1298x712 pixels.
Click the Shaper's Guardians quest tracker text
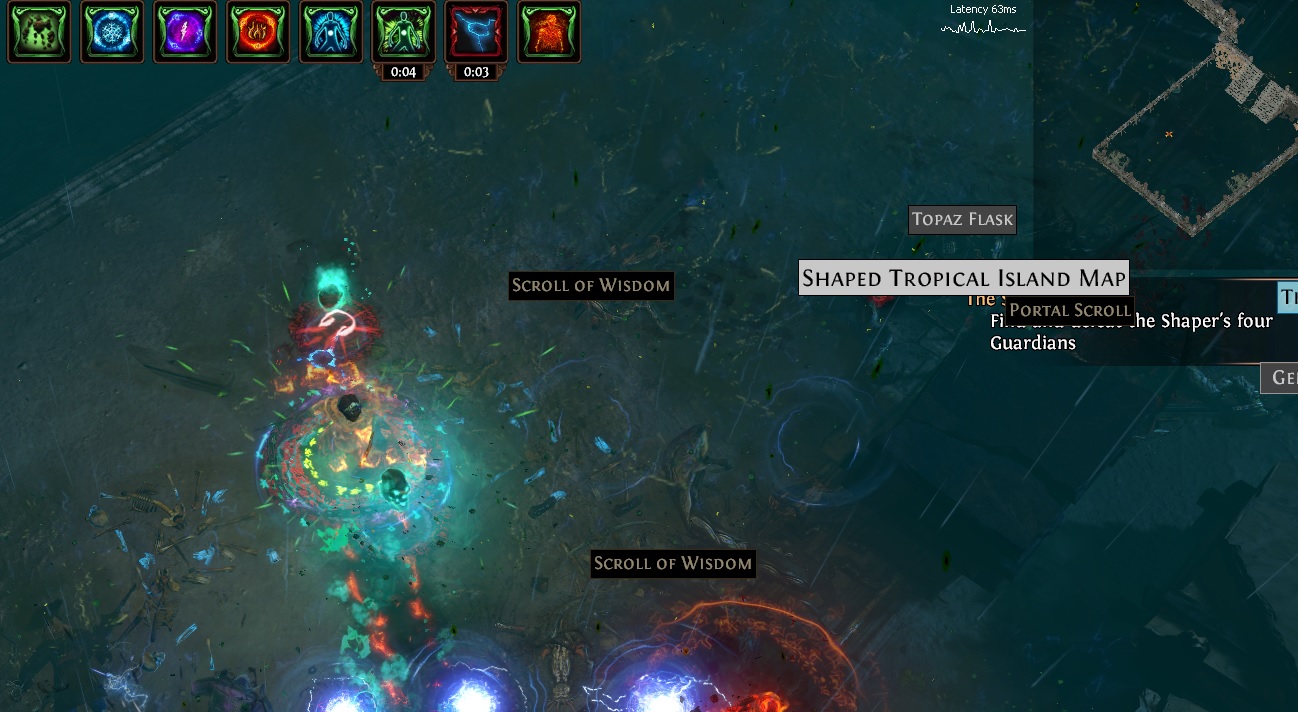click(1130, 332)
